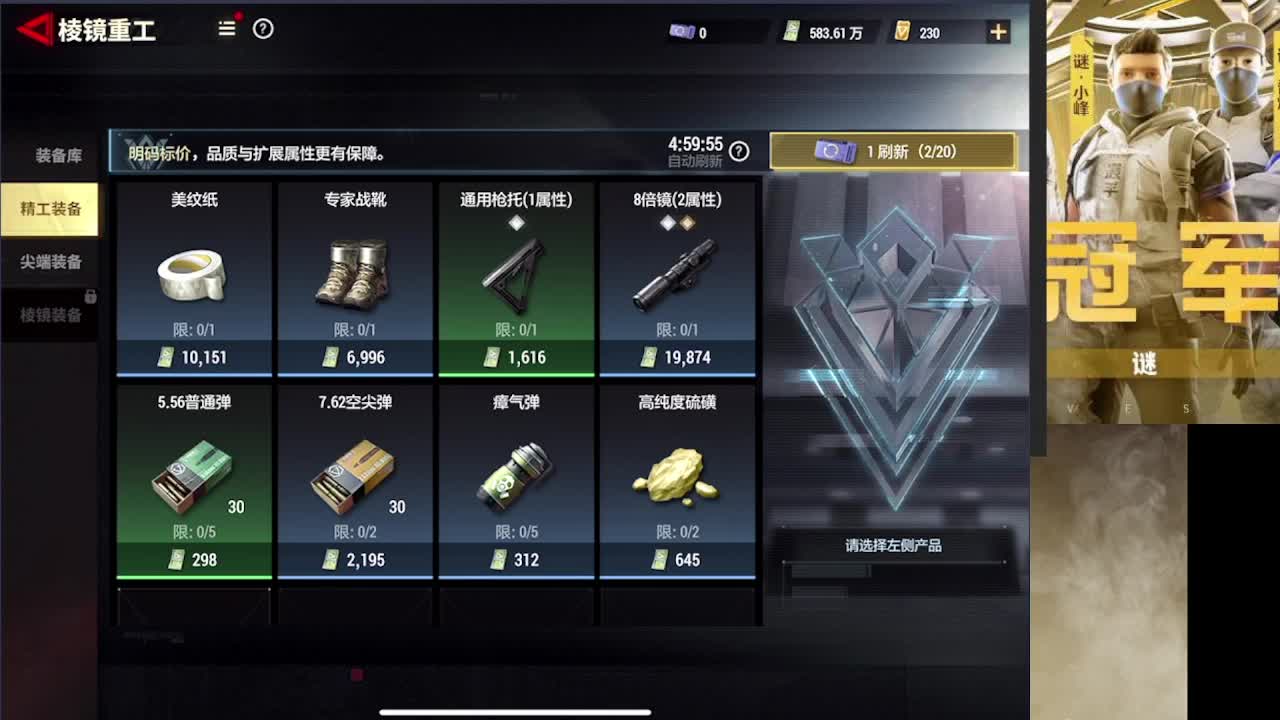Click the plus icon to add currency
The width and height of the screenshot is (1280, 720).
997,31
